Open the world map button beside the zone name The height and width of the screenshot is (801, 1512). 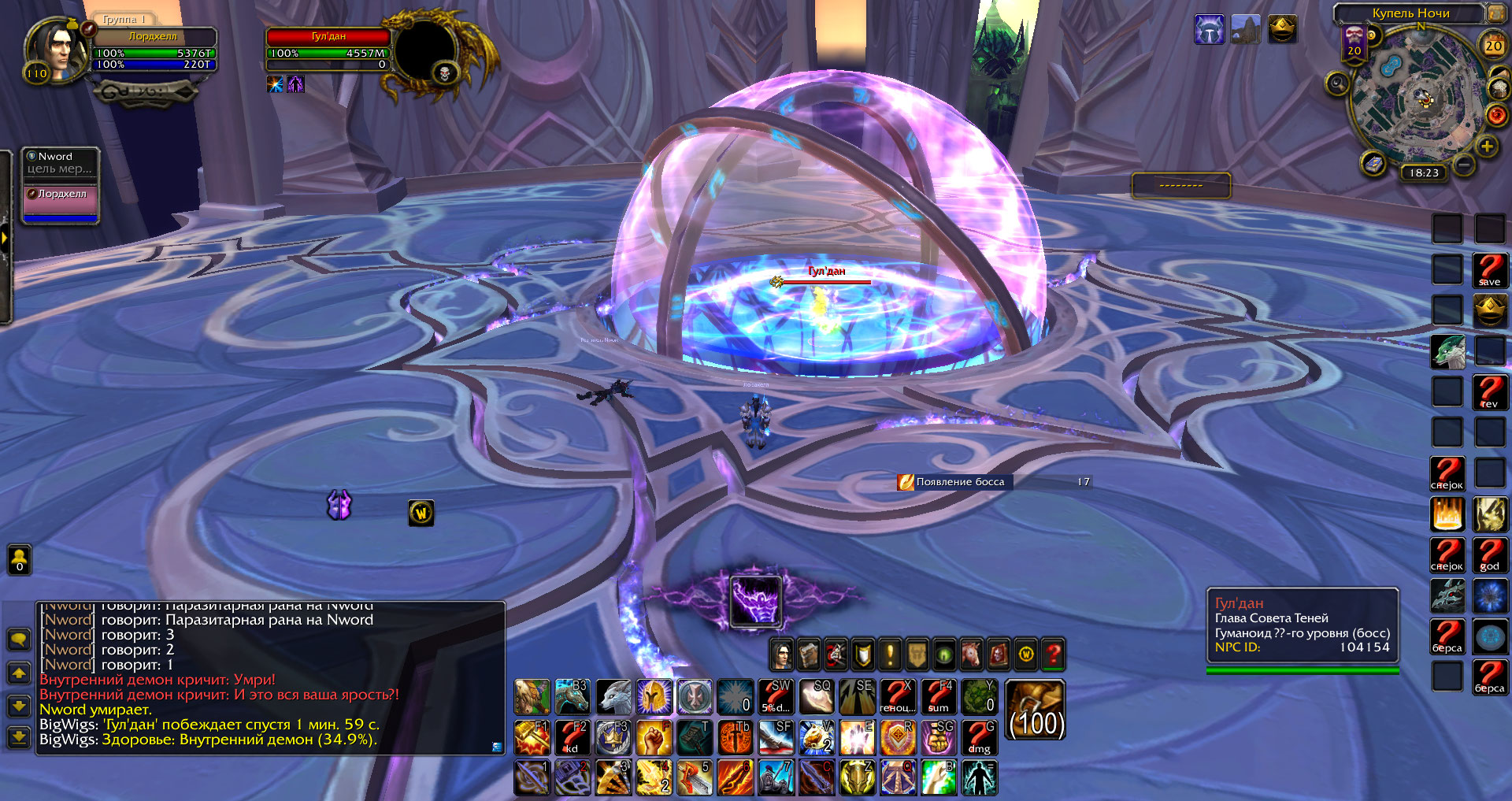1494,13
